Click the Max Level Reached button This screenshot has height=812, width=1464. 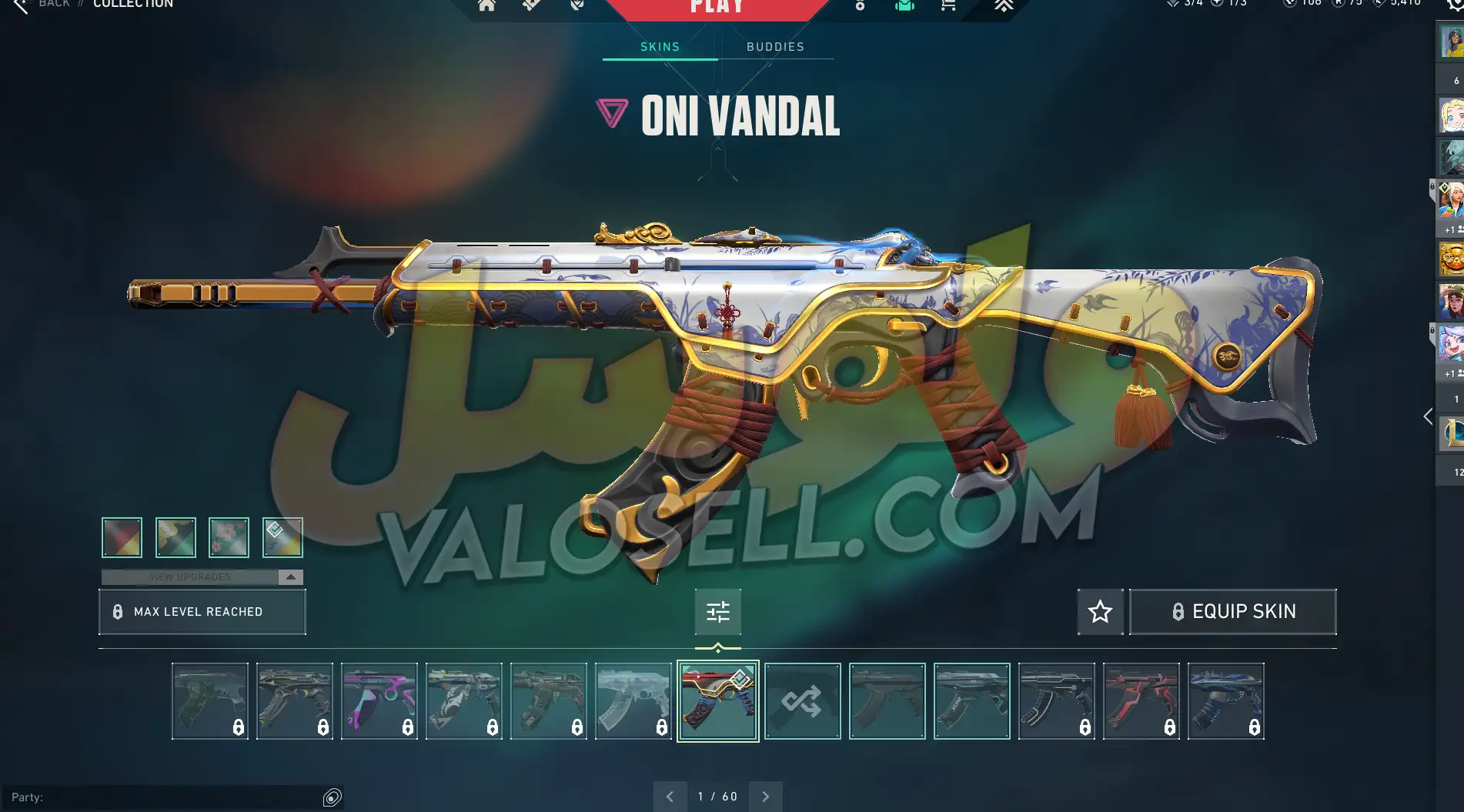[202, 612]
